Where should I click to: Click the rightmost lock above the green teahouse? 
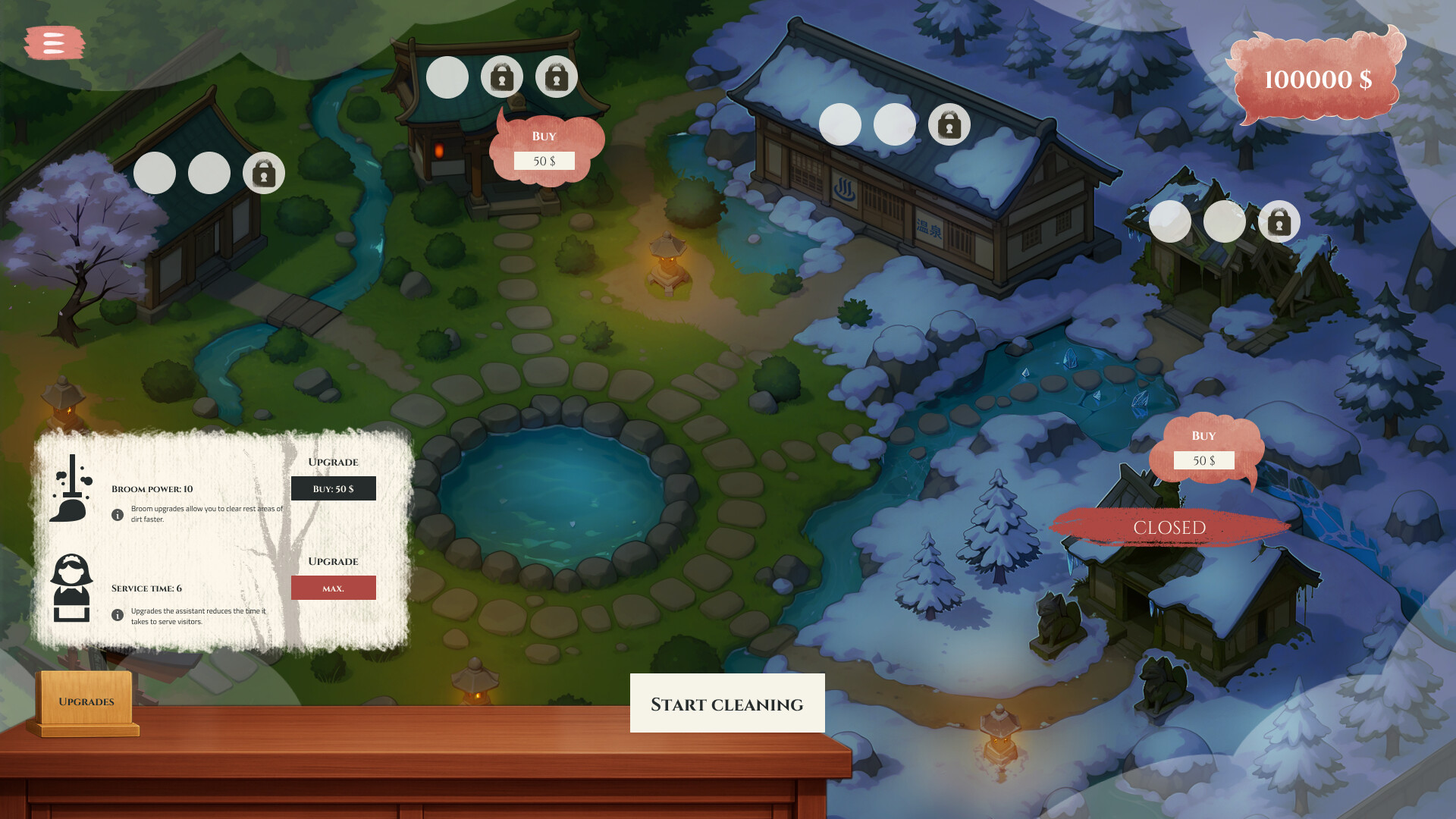(556, 77)
